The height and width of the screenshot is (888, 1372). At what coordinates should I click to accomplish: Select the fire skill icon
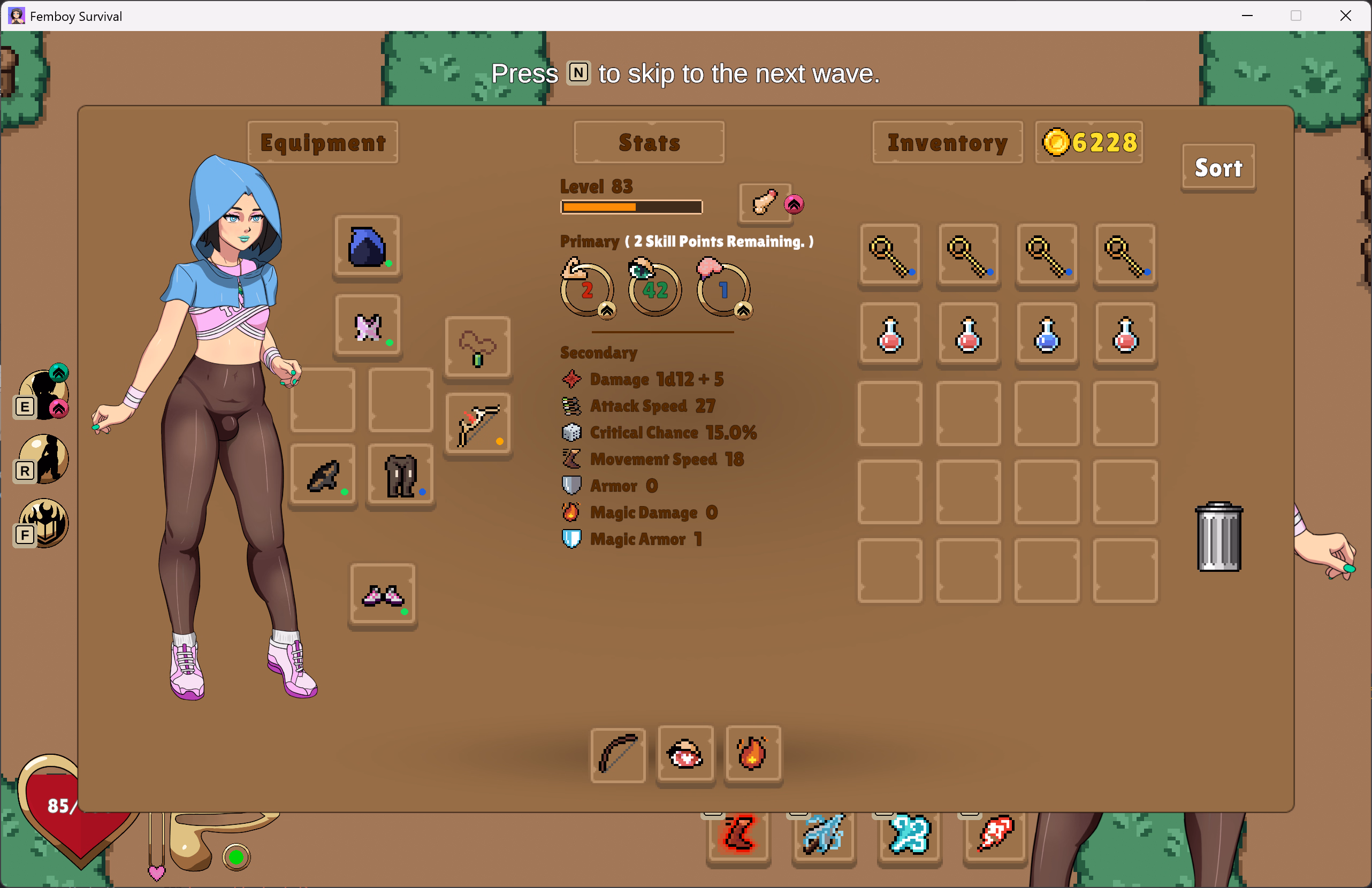pyautogui.click(x=752, y=754)
